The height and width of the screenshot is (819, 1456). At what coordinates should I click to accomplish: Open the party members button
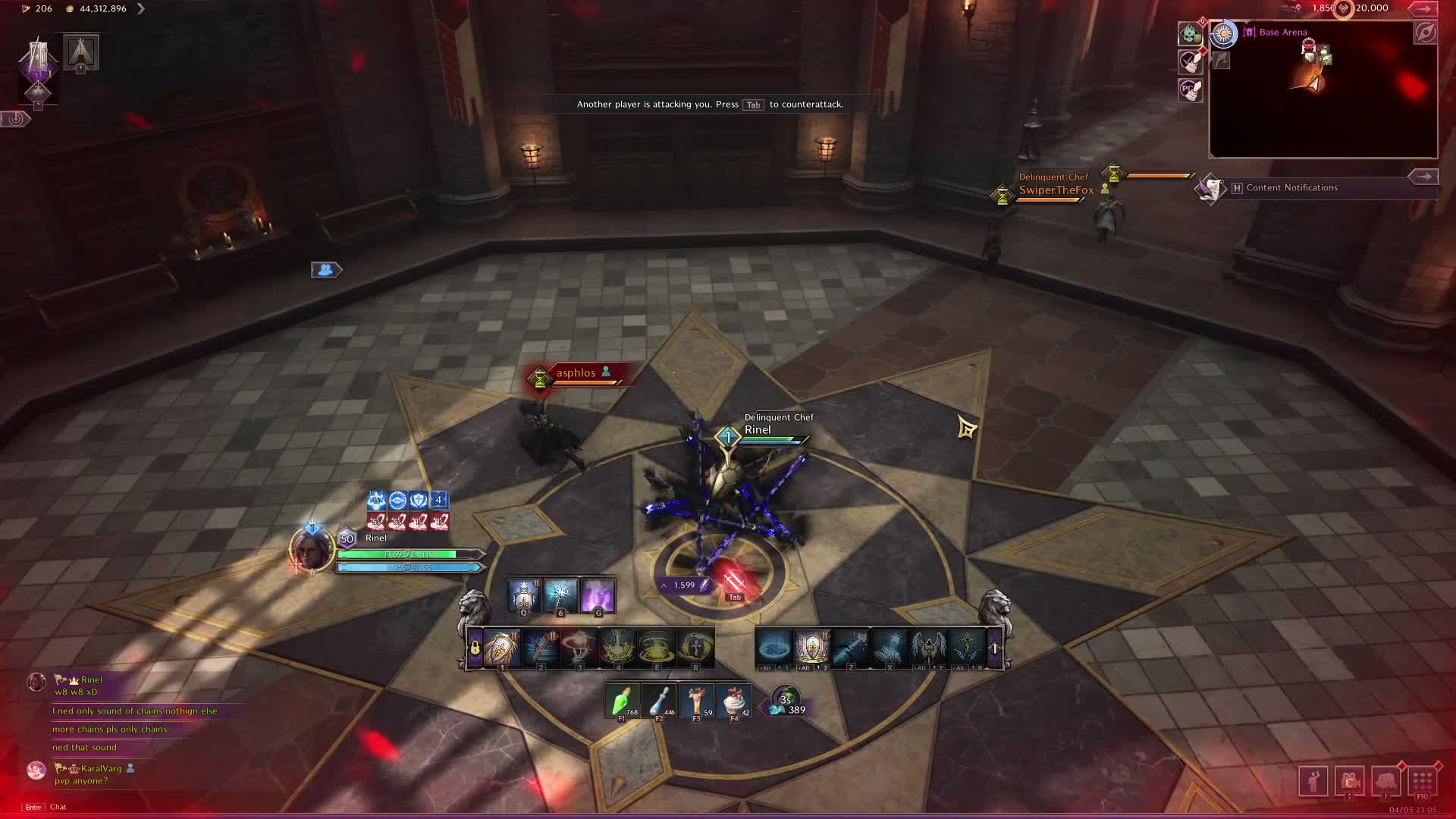326,269
